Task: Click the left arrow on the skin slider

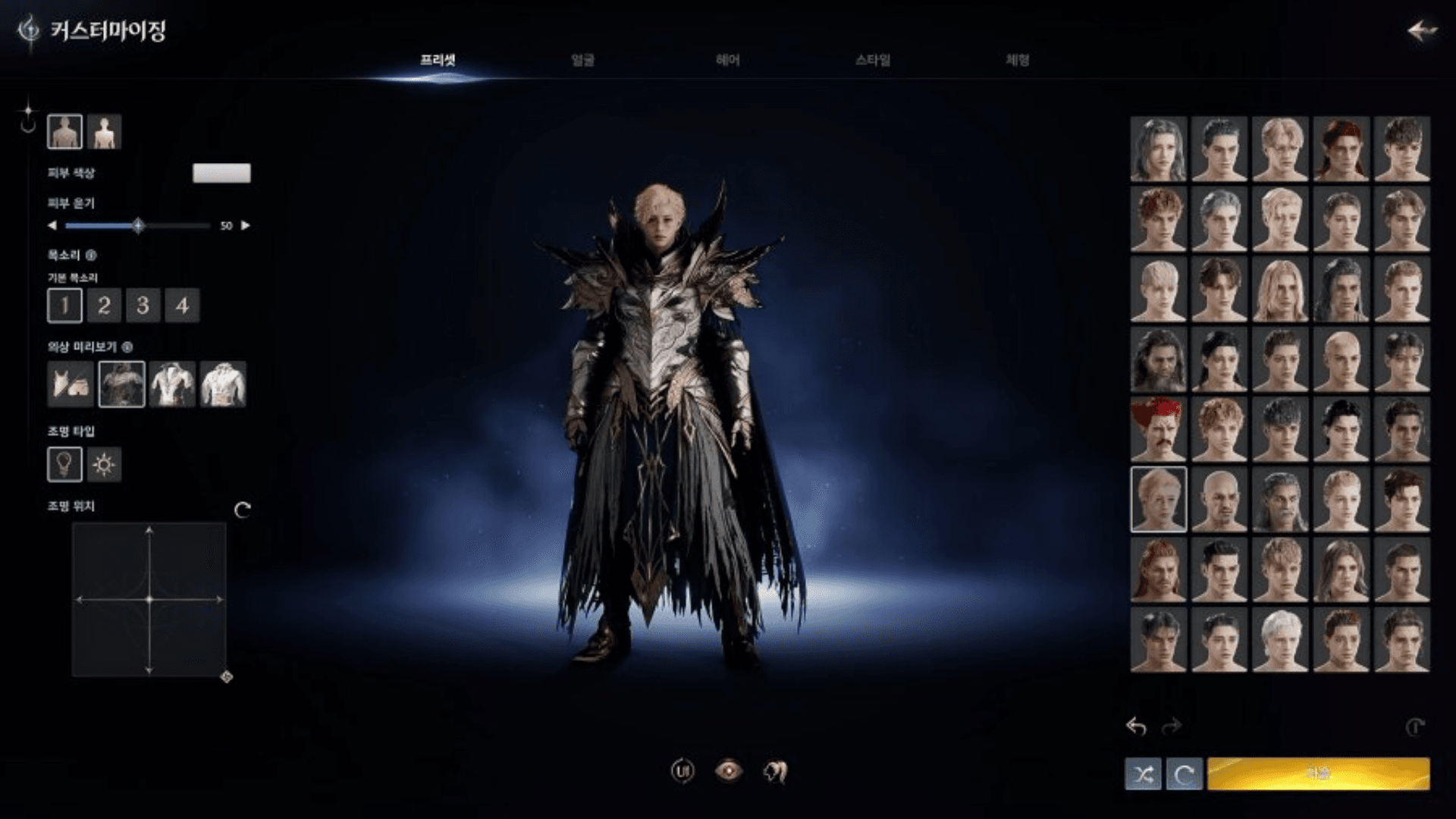Action: [x=52, y=224]
